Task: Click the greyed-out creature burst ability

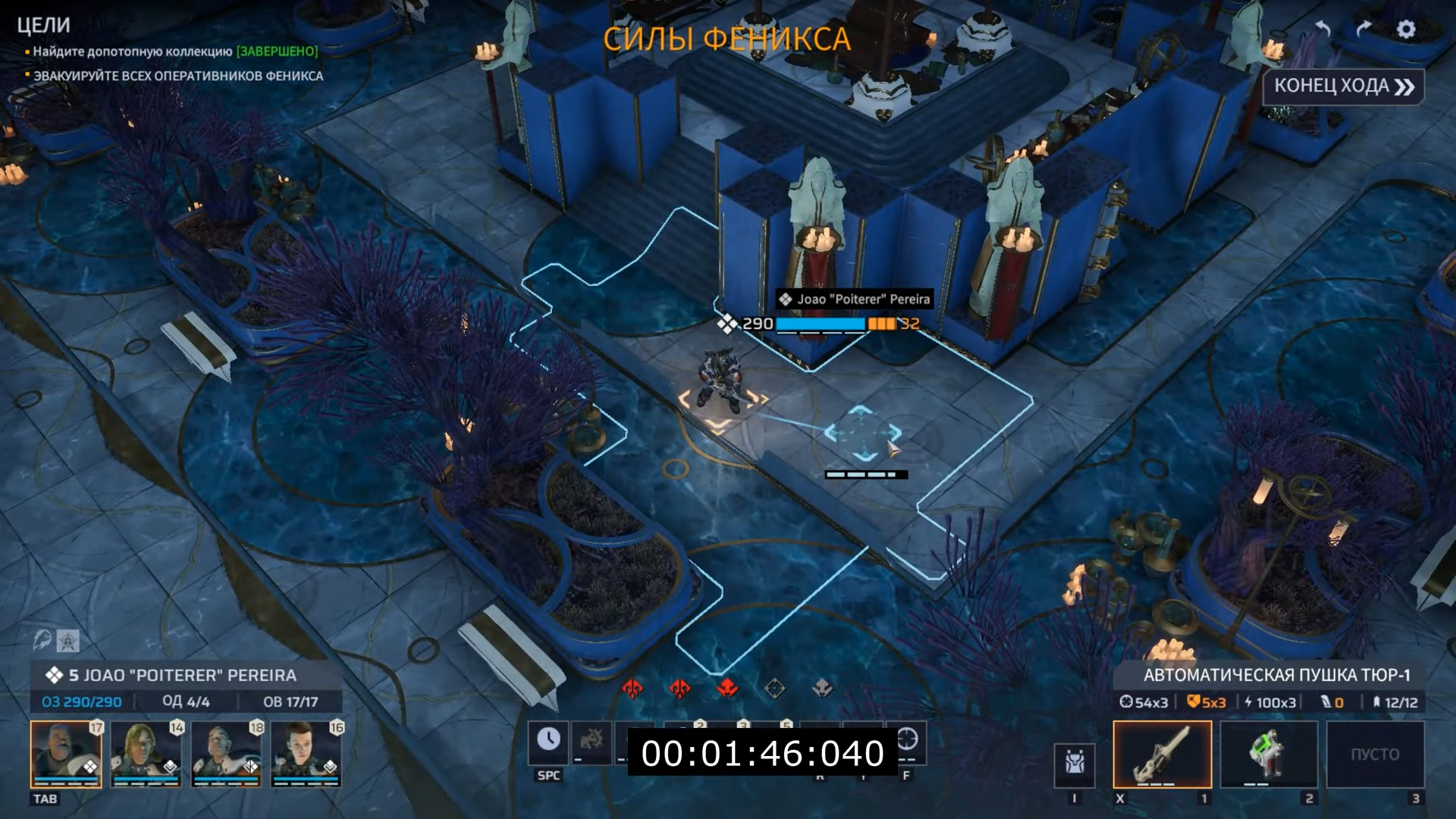Action: (x=591, y=741)
